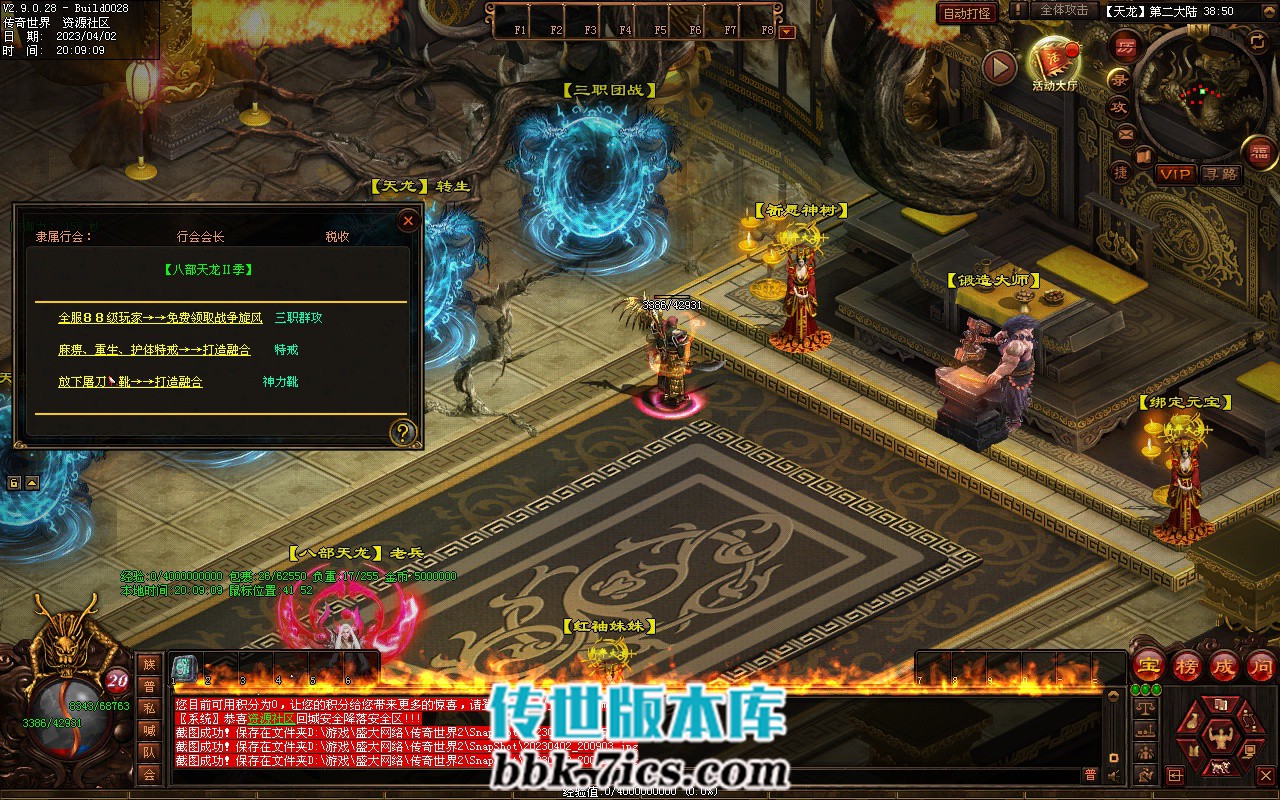Choose the 放下屠刀 boots forging link
The image size is (1280, 800).
click(x=130, y=382)
